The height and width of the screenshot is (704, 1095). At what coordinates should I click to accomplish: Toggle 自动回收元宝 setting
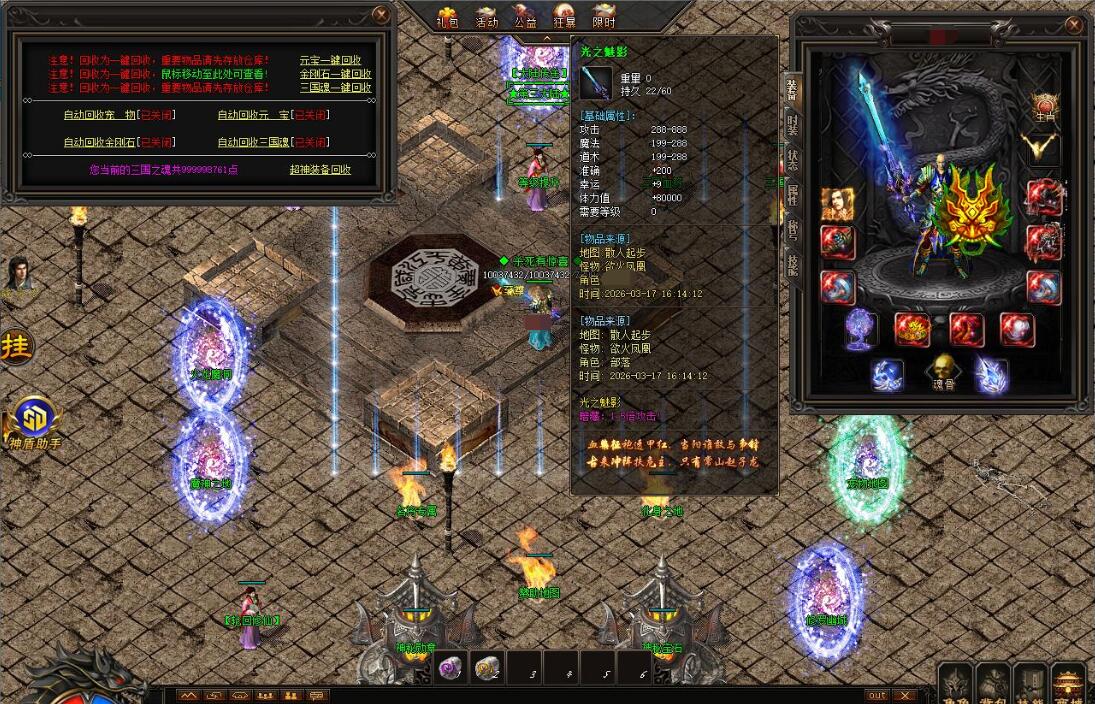click(273, 115)
